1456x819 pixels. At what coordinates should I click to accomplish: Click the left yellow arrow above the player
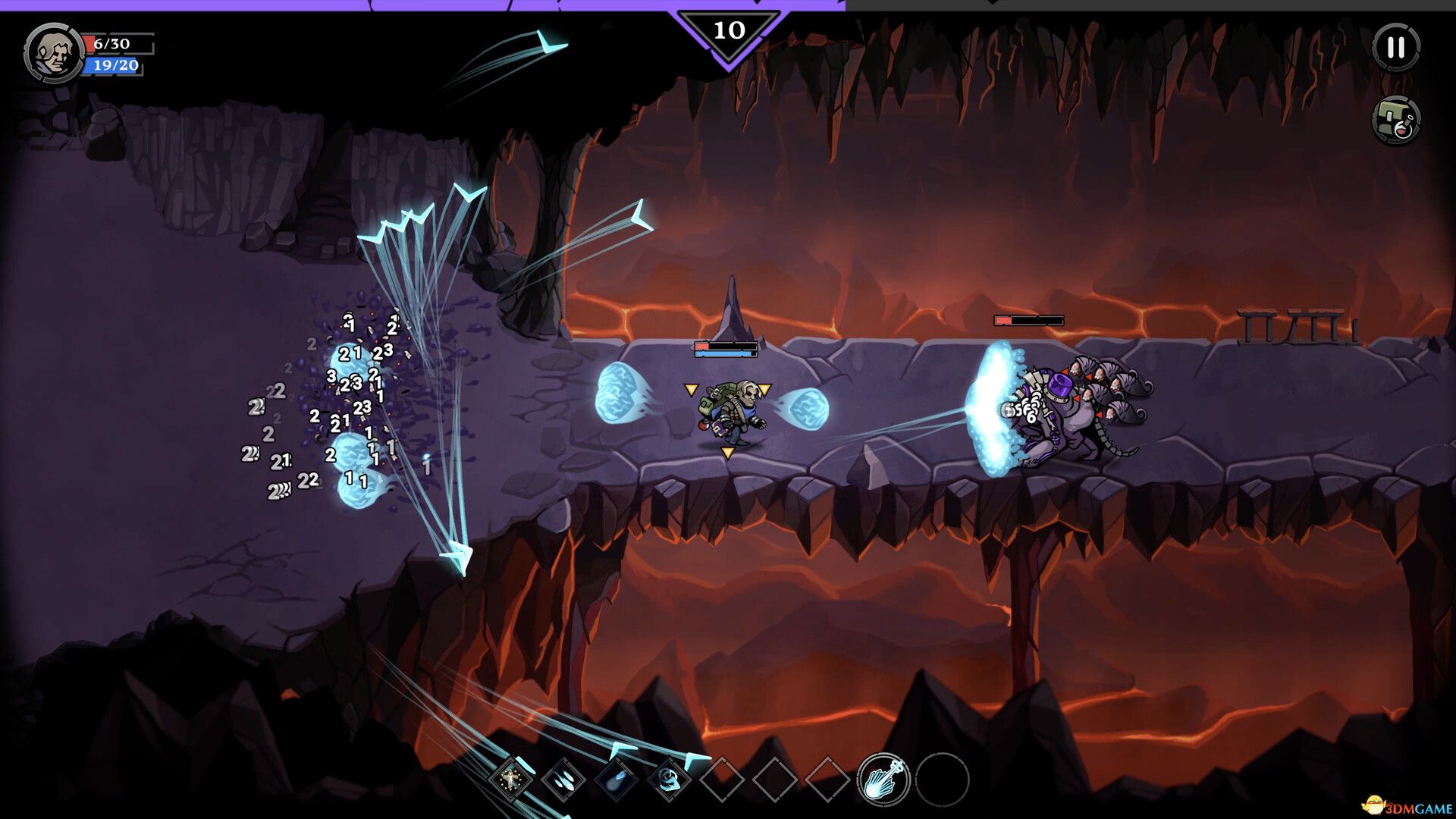click(x=691, y=388)
